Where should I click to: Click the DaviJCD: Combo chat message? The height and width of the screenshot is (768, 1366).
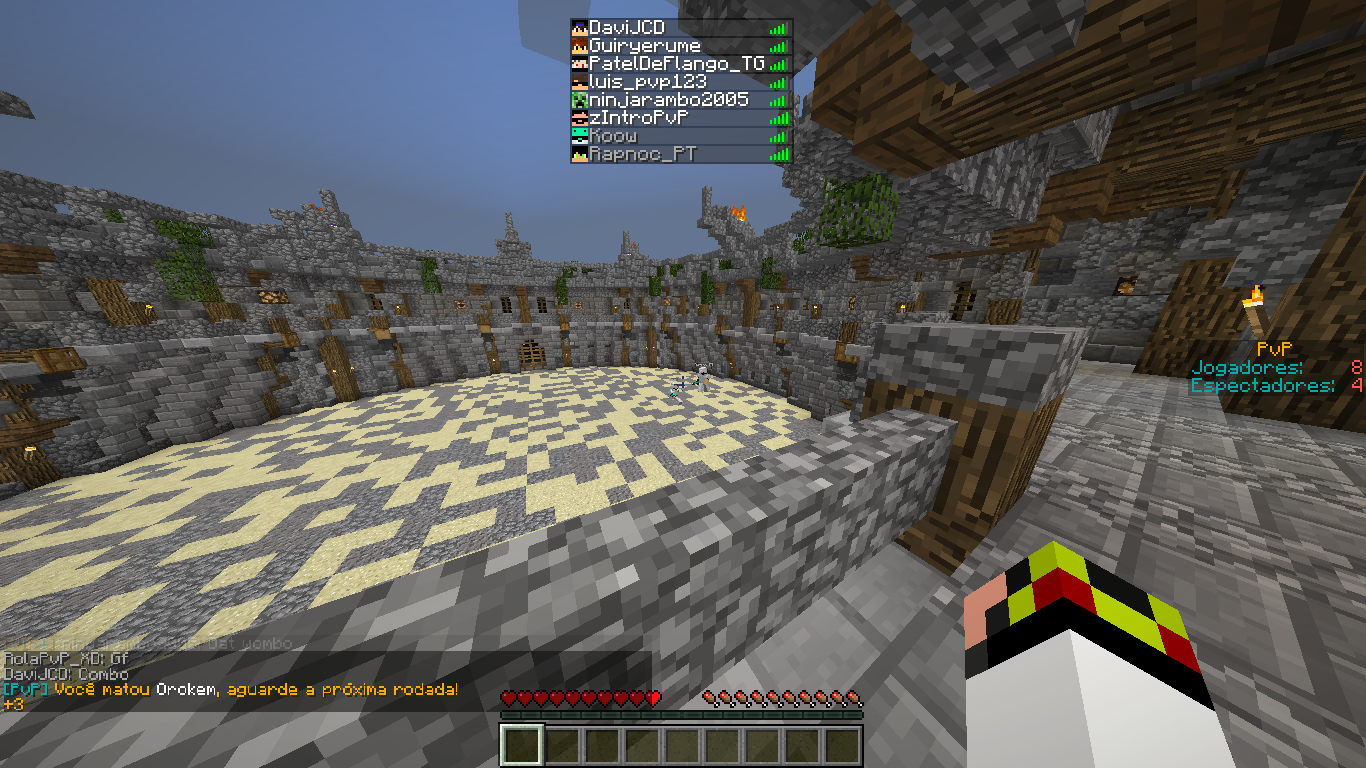pyautogui.click(x=66, y=675)
